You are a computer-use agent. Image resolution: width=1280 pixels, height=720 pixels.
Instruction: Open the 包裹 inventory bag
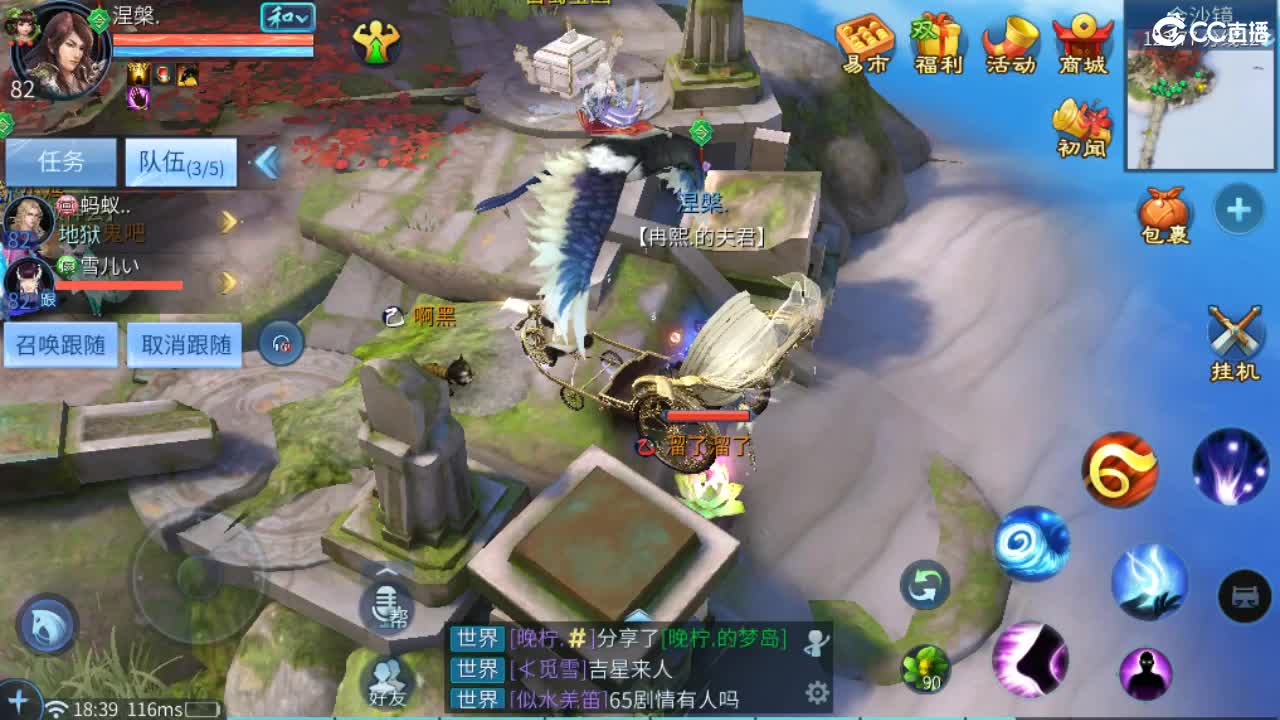1163,212
